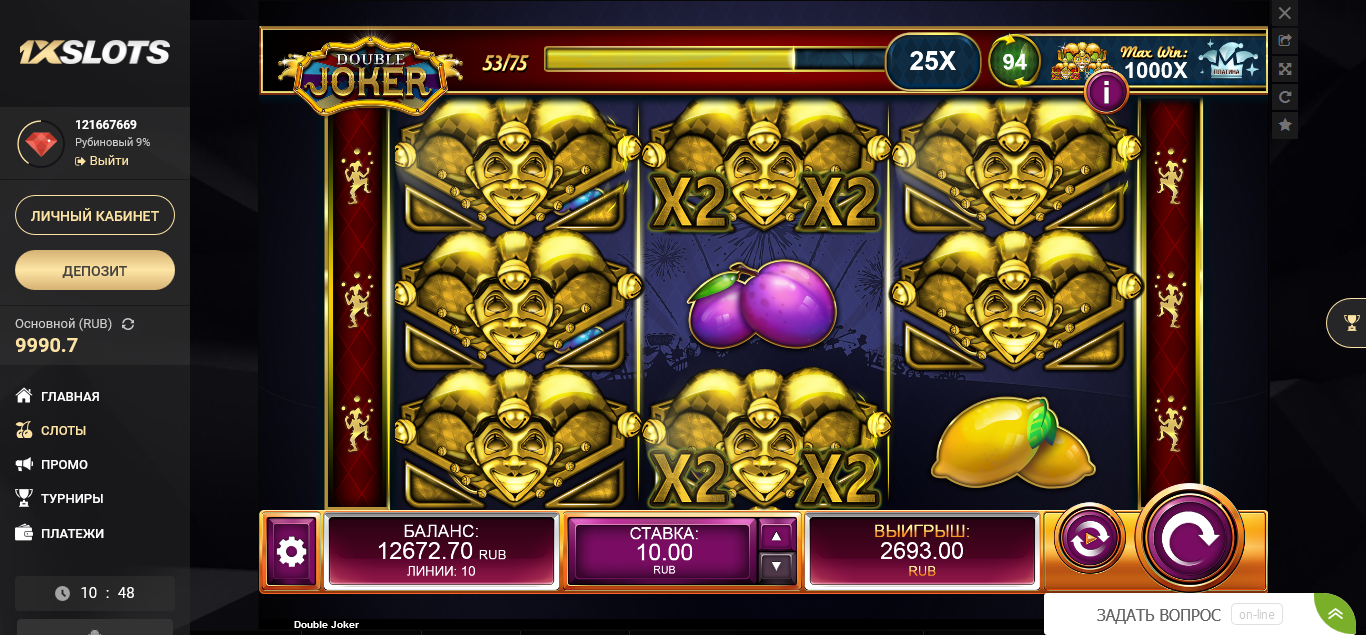Click the Депозит button
Viewport: 1366px width, 635px height.
click(x=95, y=270)
